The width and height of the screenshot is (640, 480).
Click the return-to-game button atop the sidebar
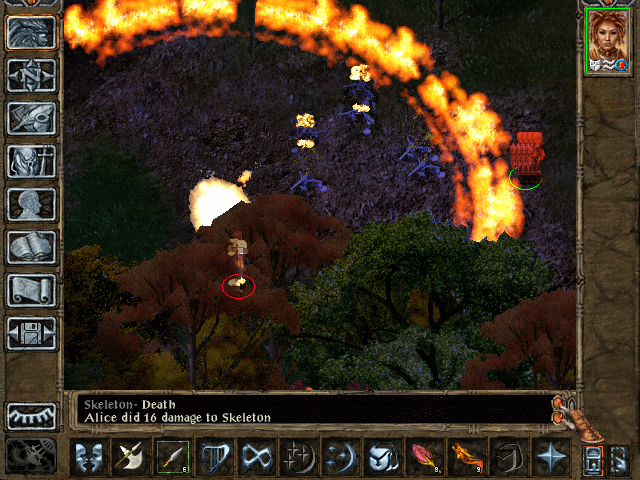[x=31, y=33]
